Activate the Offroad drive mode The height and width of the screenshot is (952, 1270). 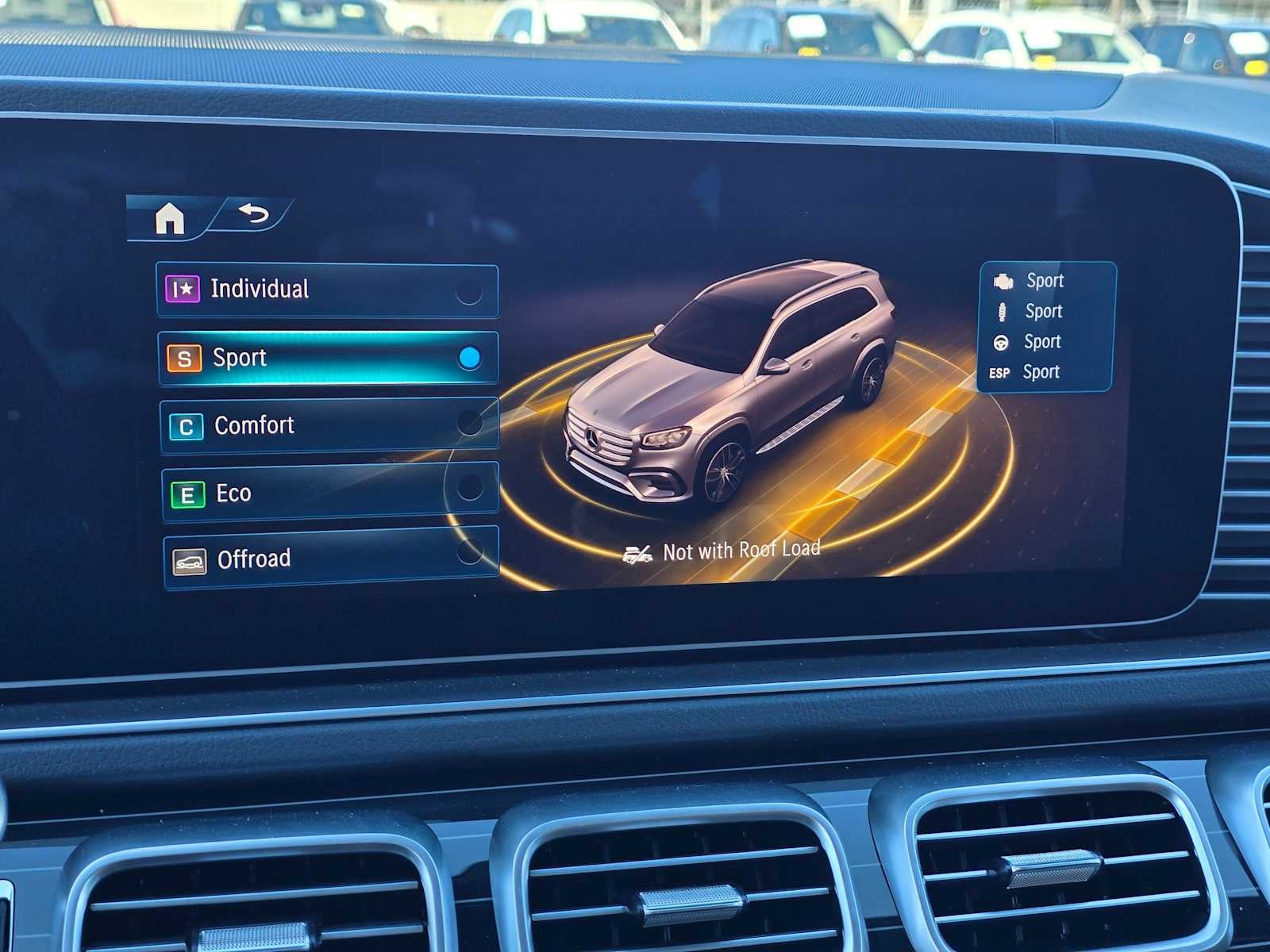point(325,559)
